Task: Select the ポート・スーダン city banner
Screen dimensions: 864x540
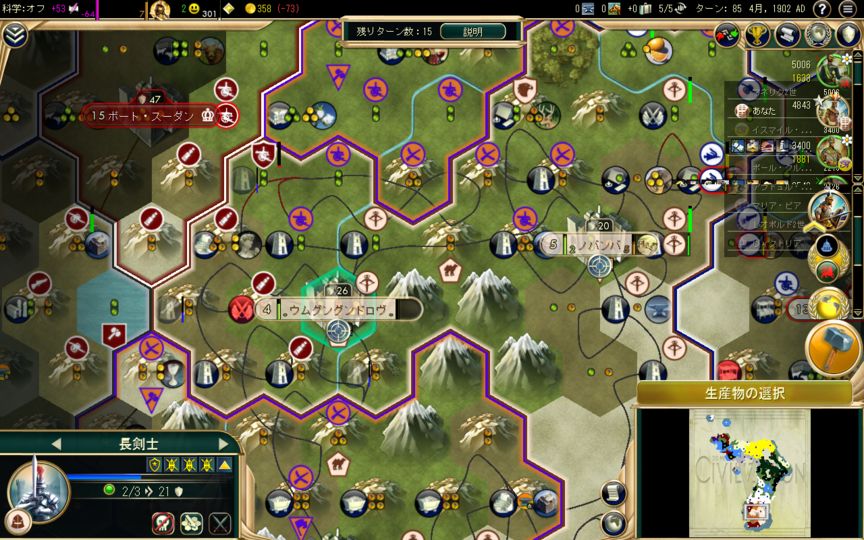Action: [152, 115]
